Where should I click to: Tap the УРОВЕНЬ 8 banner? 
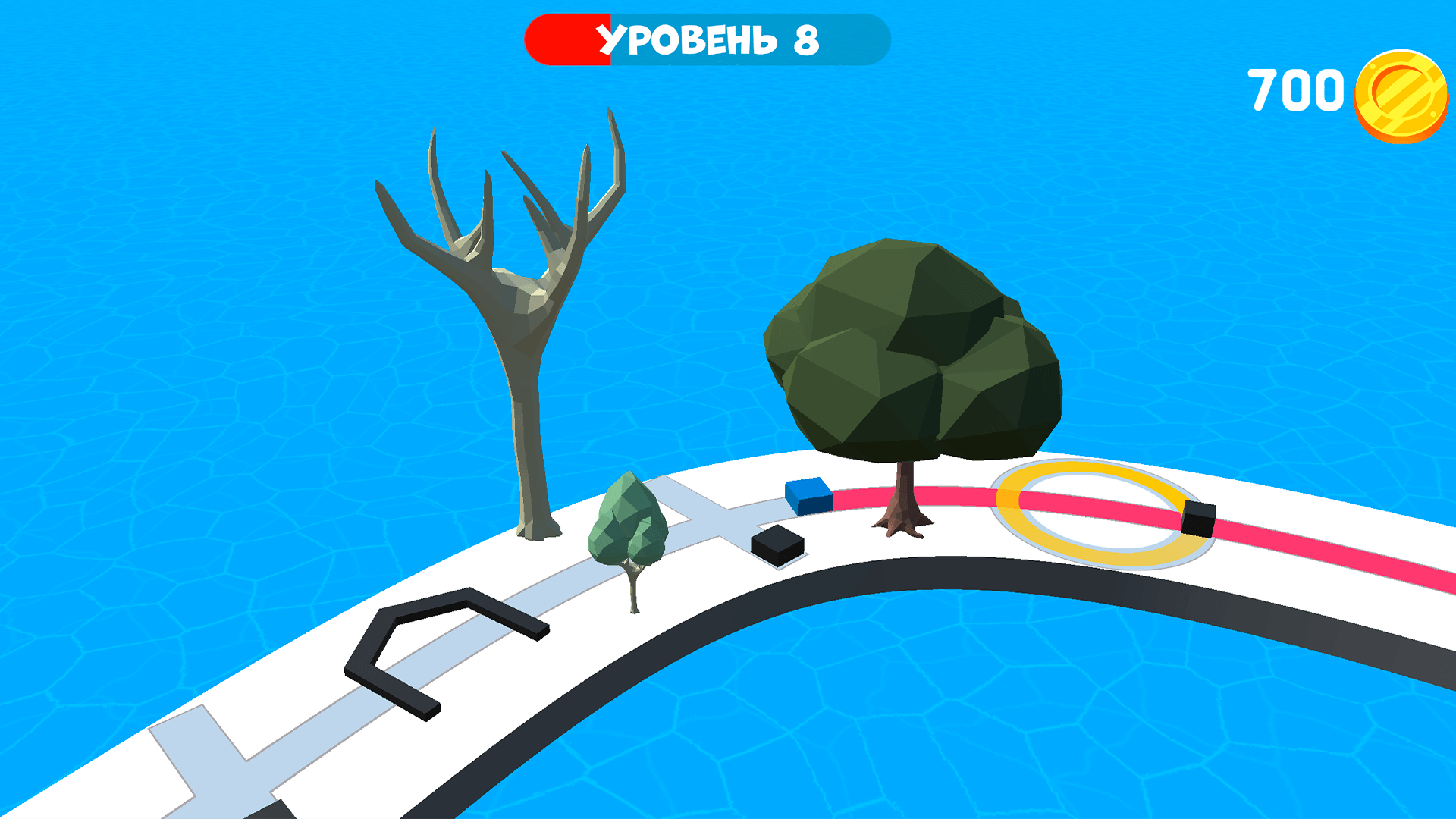pos(705,38)
